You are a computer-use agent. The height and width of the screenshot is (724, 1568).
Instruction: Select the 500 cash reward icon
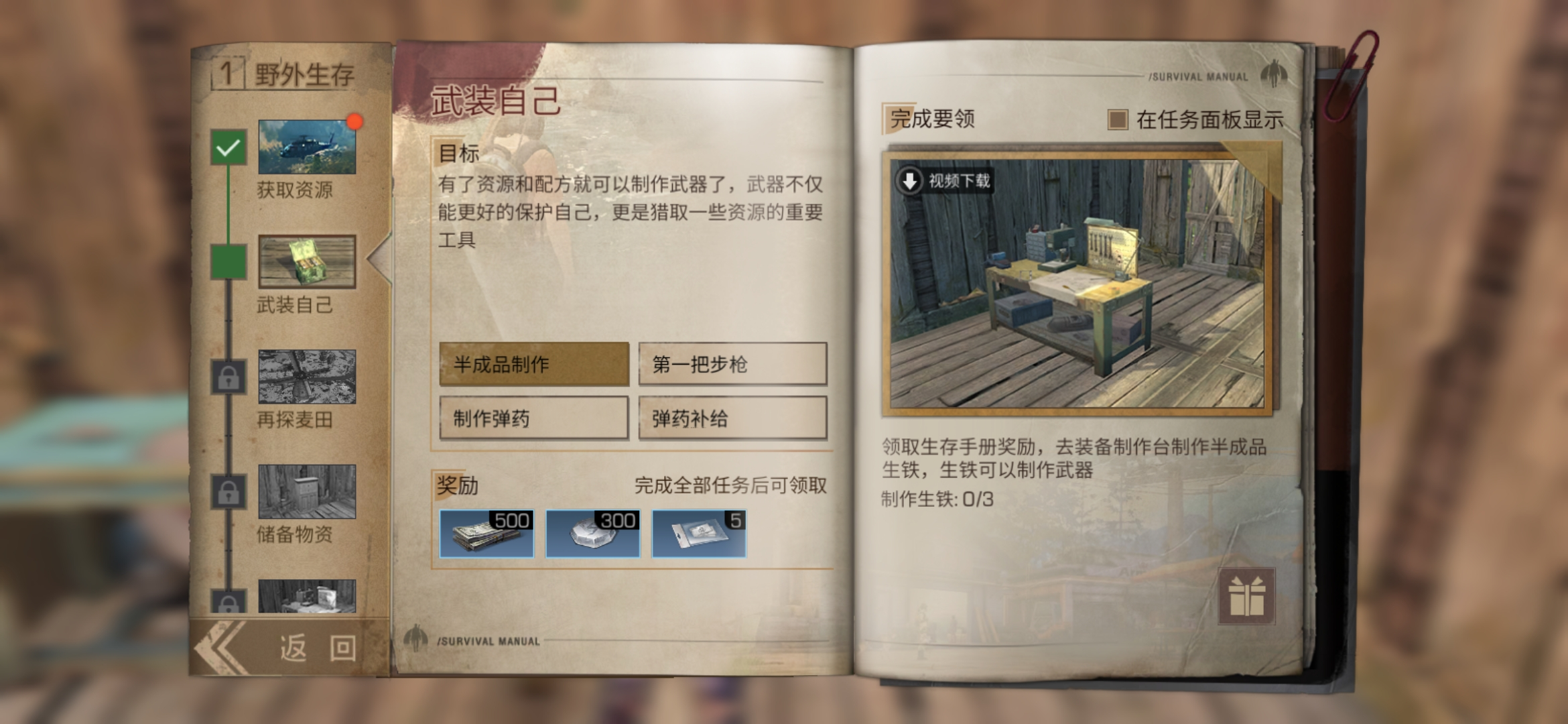coord(486,533)
